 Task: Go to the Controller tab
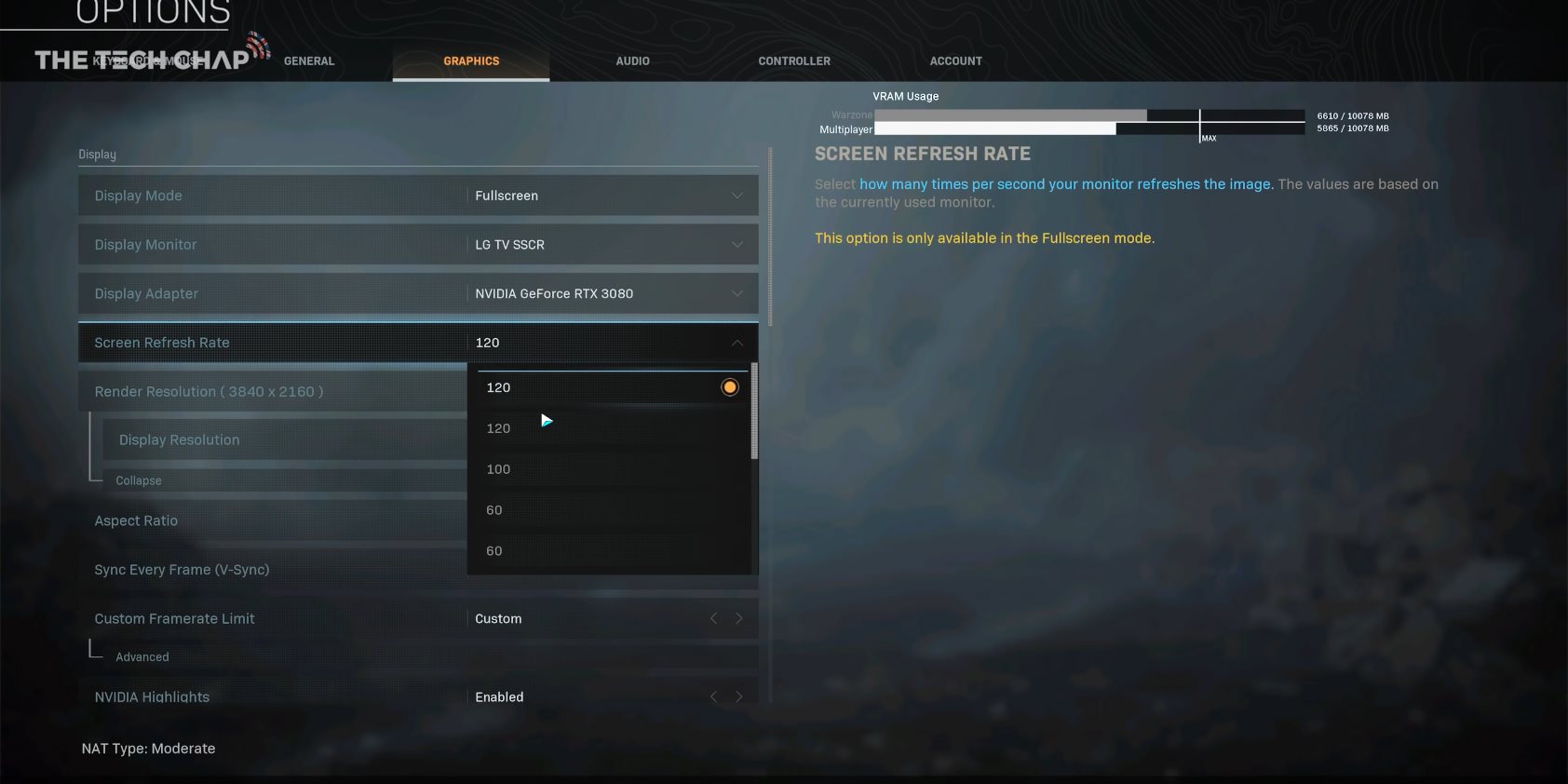[x=793, y=61]
